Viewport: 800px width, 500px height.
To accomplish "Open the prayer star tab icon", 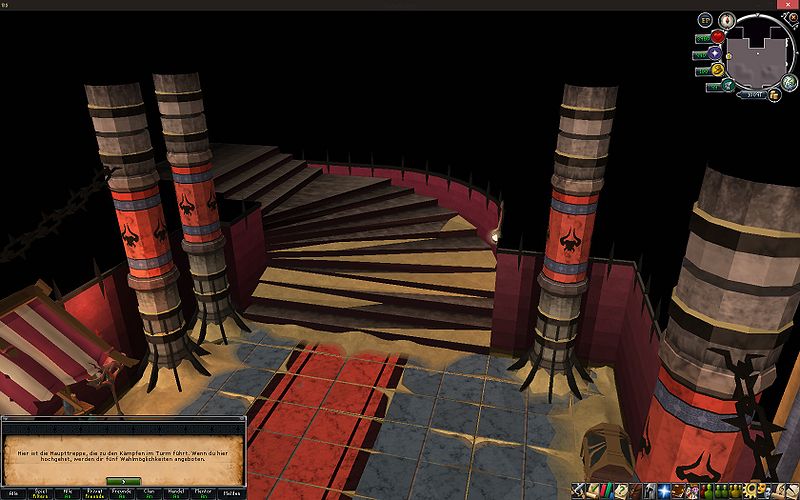I will (x=666, y=491).
